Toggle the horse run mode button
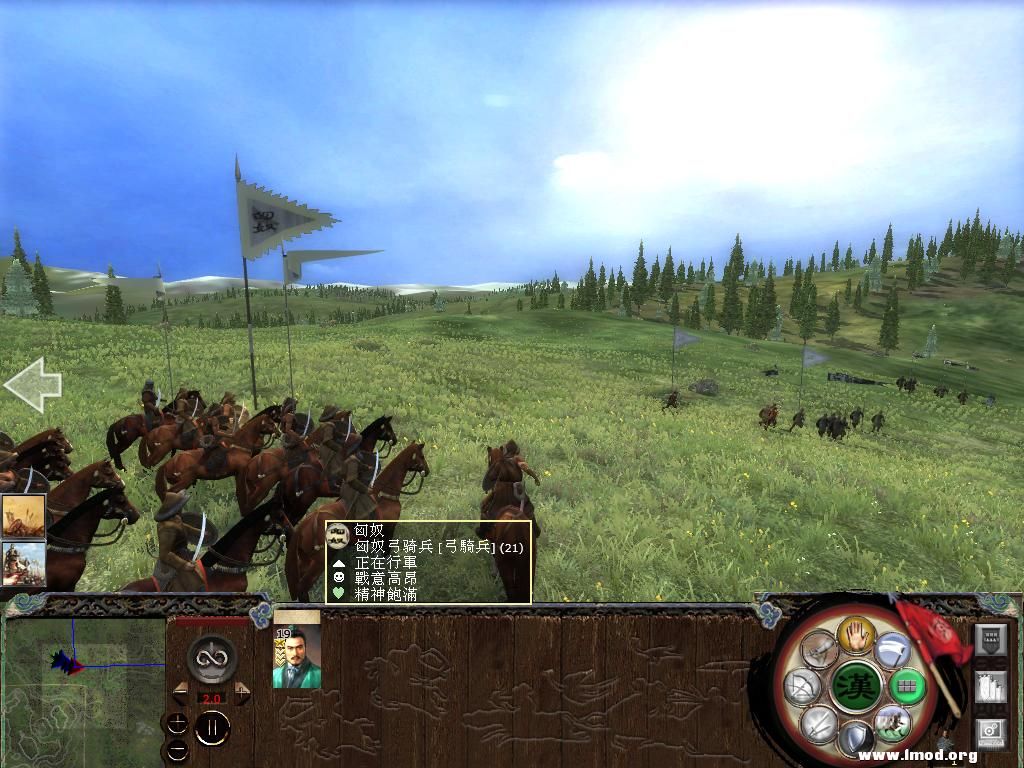The height and width of the screenshot is (768, 1024). click(892, 722)
